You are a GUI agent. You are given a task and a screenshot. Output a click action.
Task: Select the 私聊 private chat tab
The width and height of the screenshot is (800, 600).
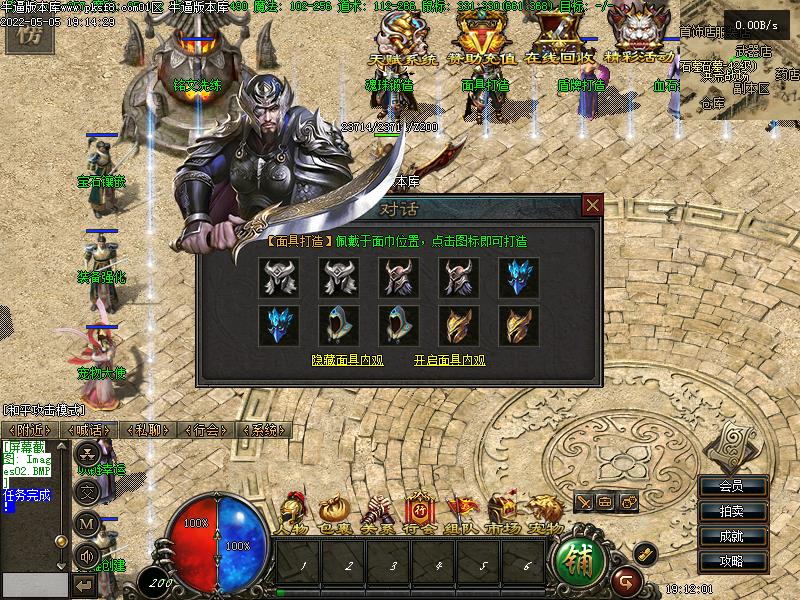coord(147,429)
